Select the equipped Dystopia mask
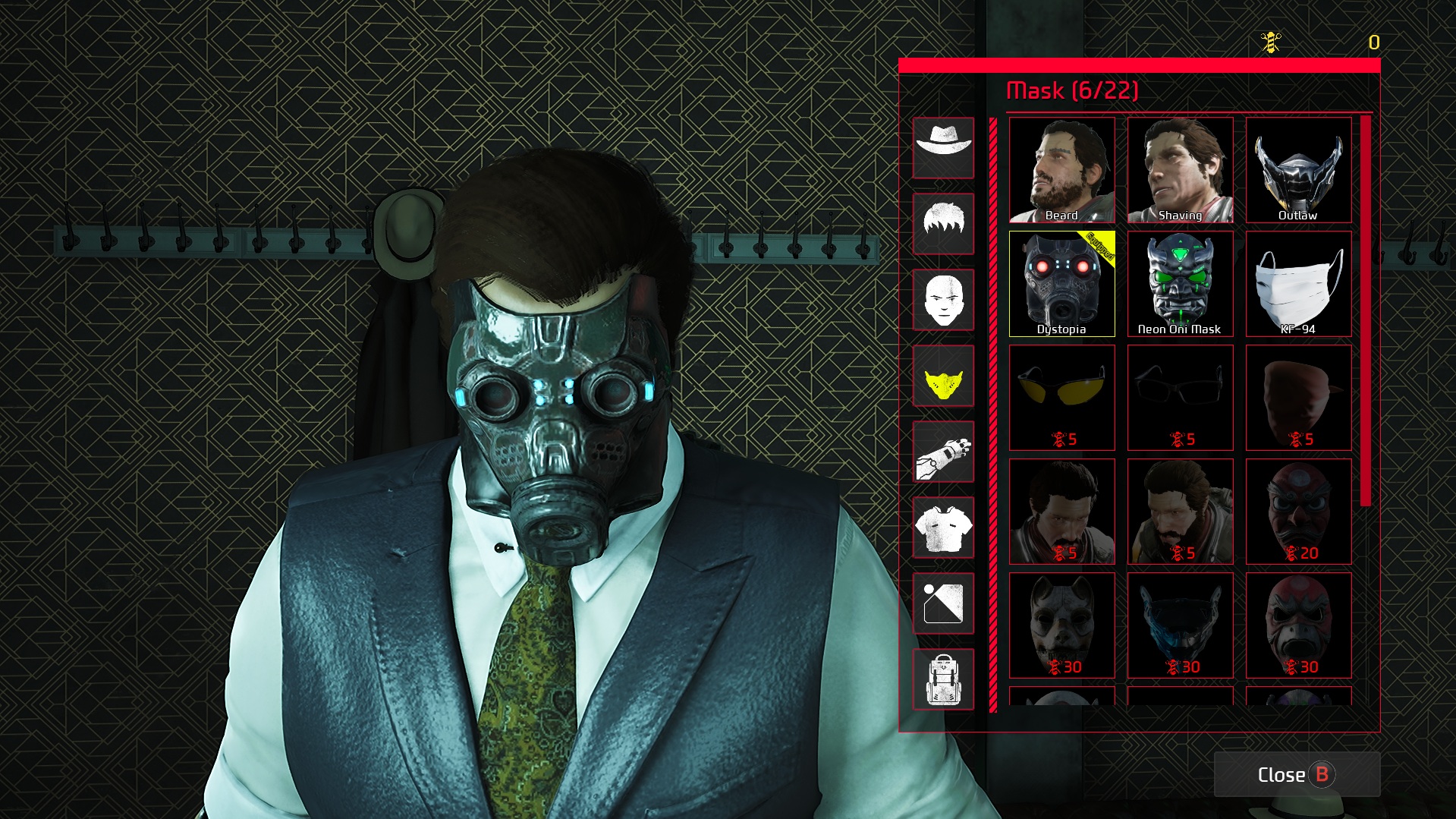This screenshot has height=819, width=1456. 1061,284
